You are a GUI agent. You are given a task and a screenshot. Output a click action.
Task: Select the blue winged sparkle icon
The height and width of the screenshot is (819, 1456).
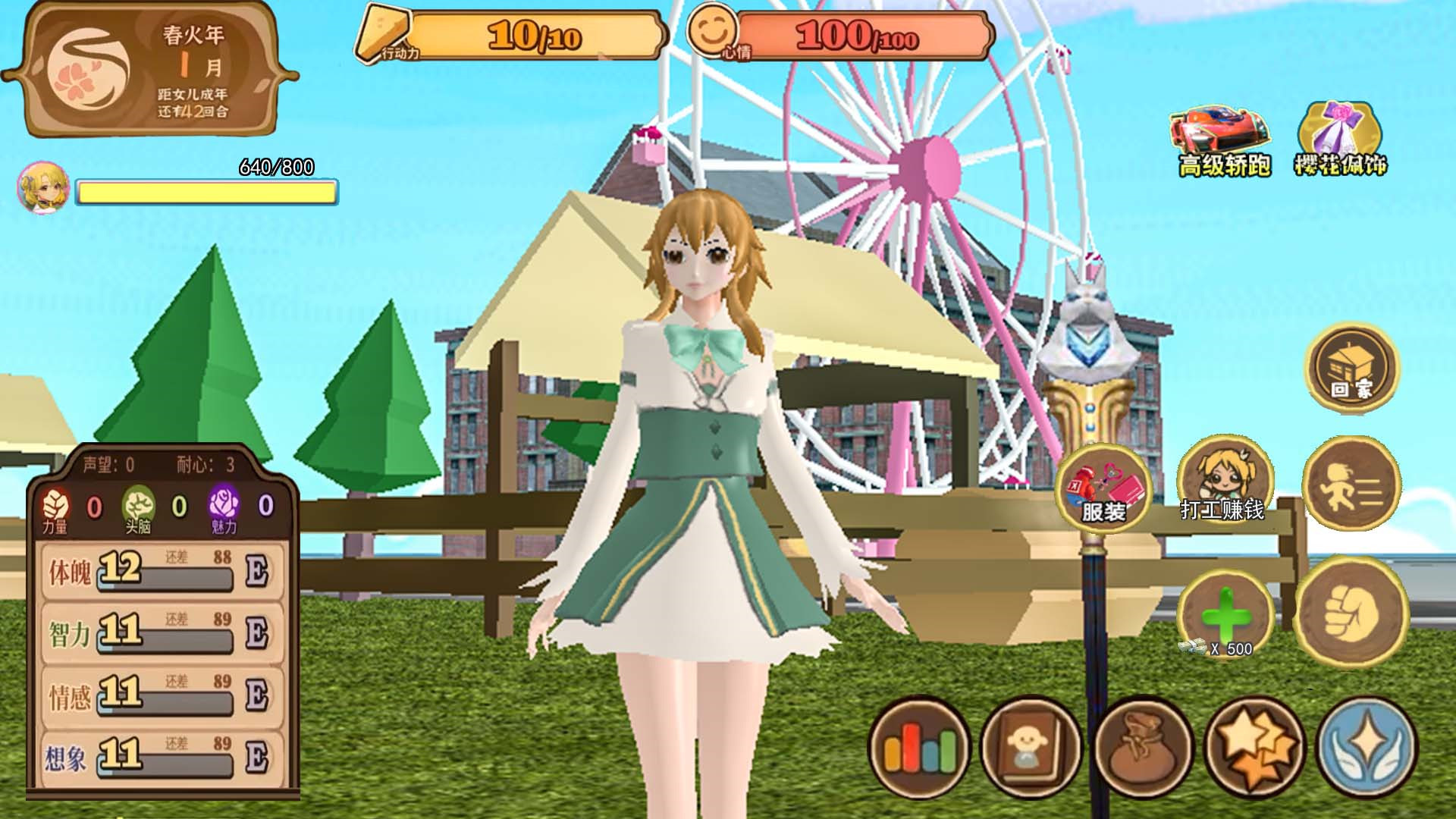click(x=1367, y=748)
